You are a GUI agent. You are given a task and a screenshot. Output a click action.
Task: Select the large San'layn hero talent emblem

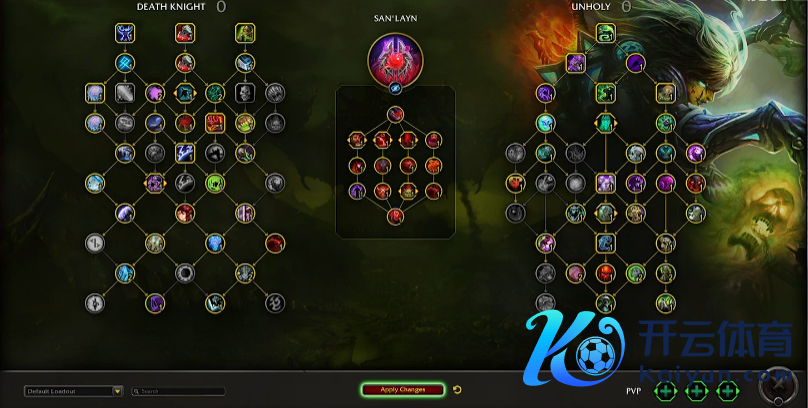pos(395,56)
